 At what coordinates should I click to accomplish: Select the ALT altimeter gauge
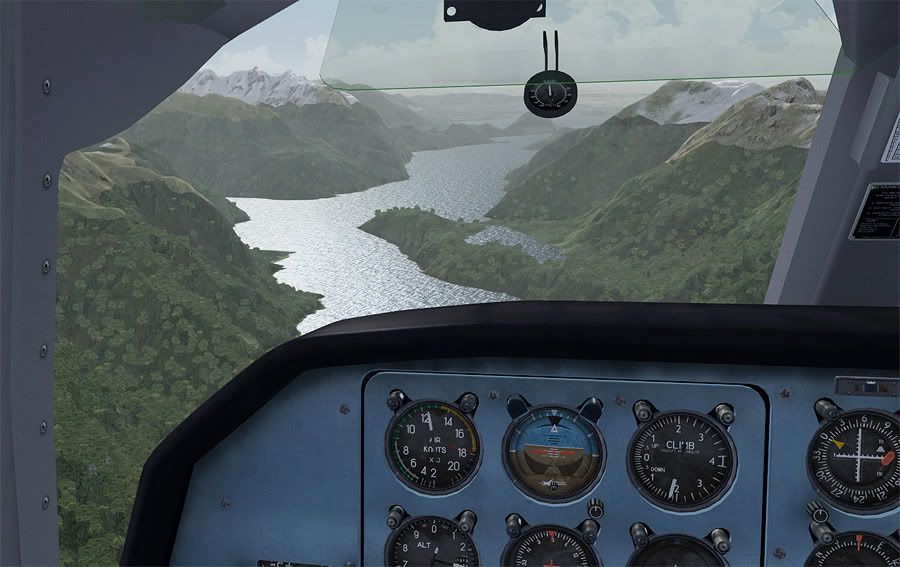point(432,545)
